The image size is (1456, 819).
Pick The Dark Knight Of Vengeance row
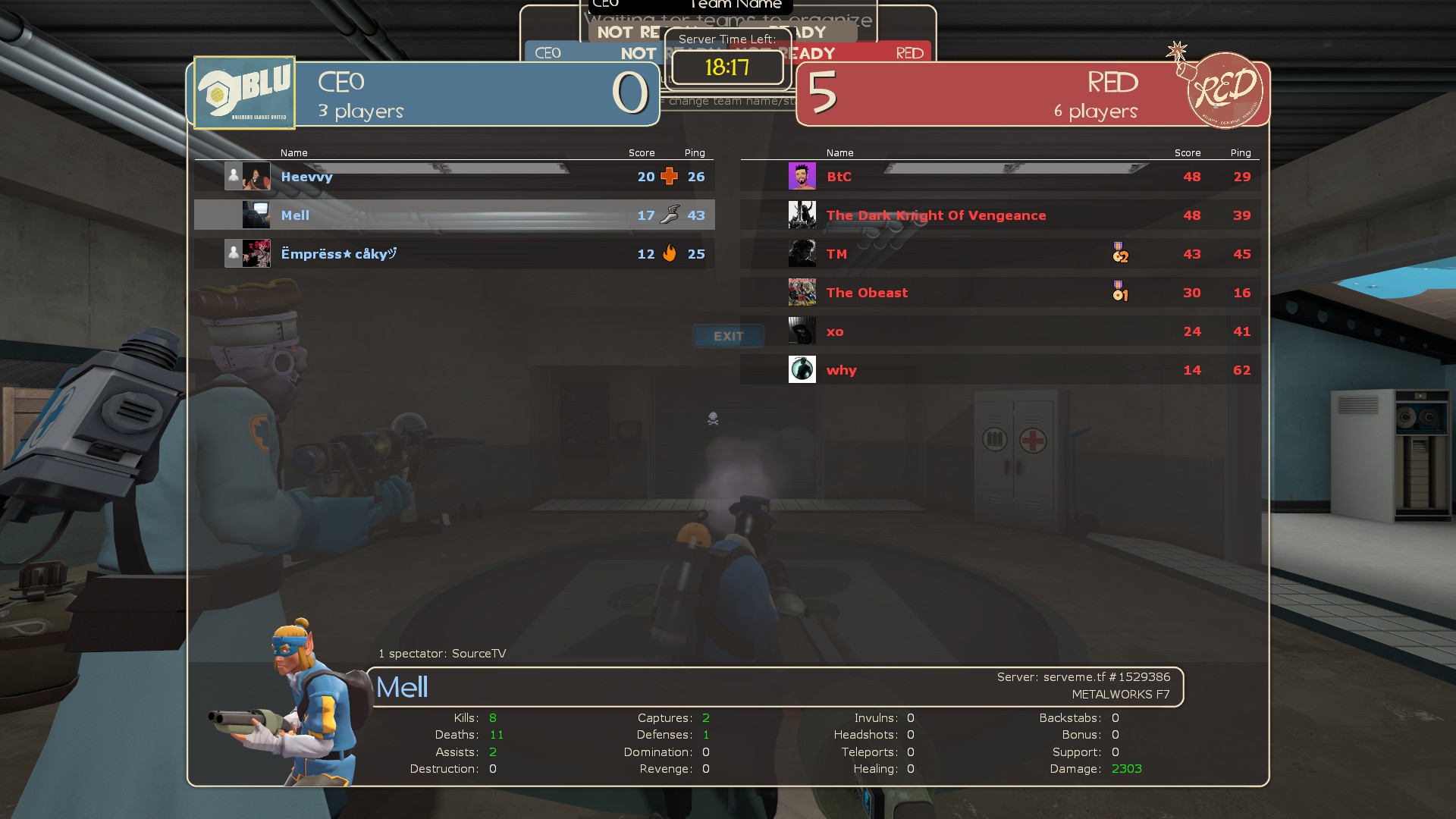(936, 215)
